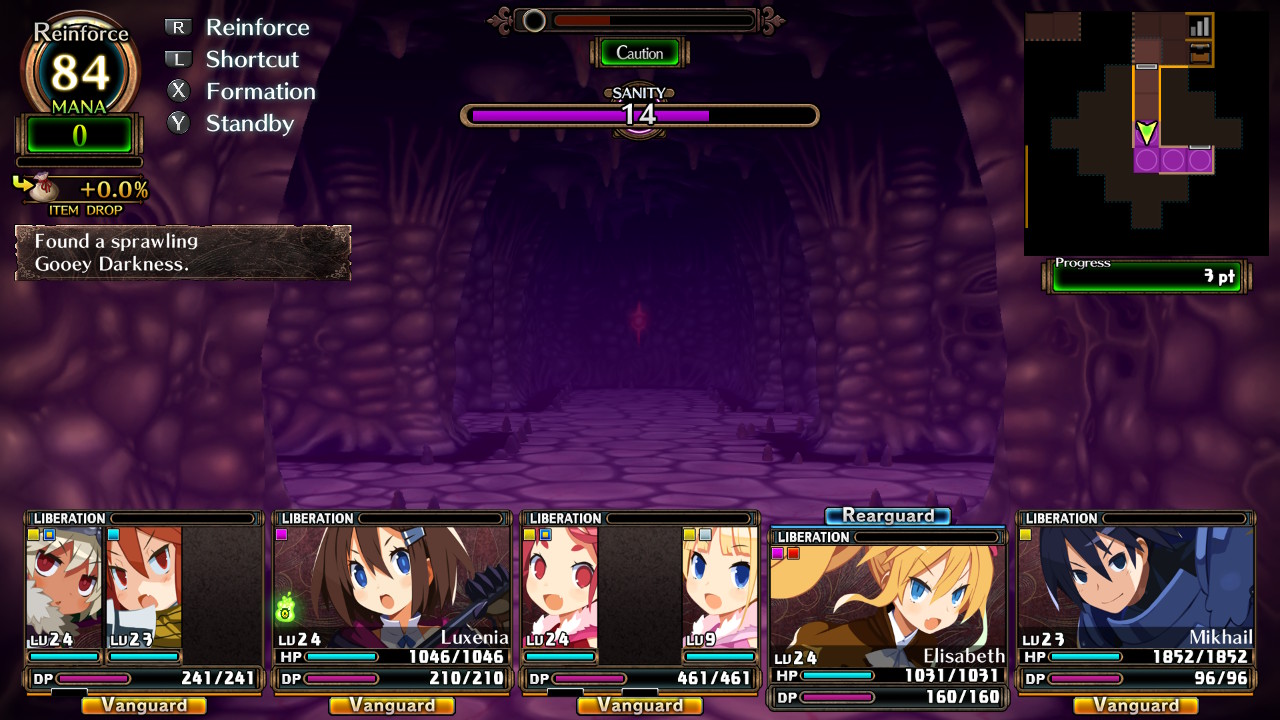Click the Vanguard label under Luxenia

pos(391,706)
